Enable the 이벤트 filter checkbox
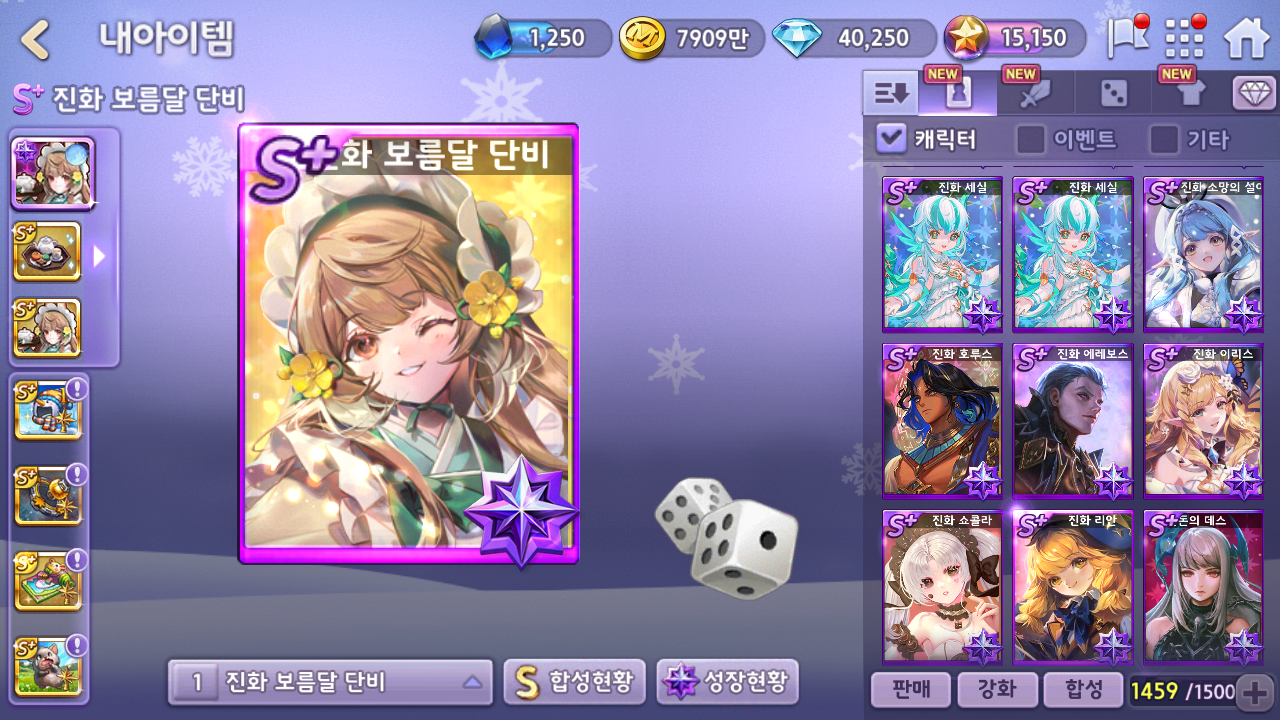The height and width of the screenshot is (720, 1280). 1031,139
